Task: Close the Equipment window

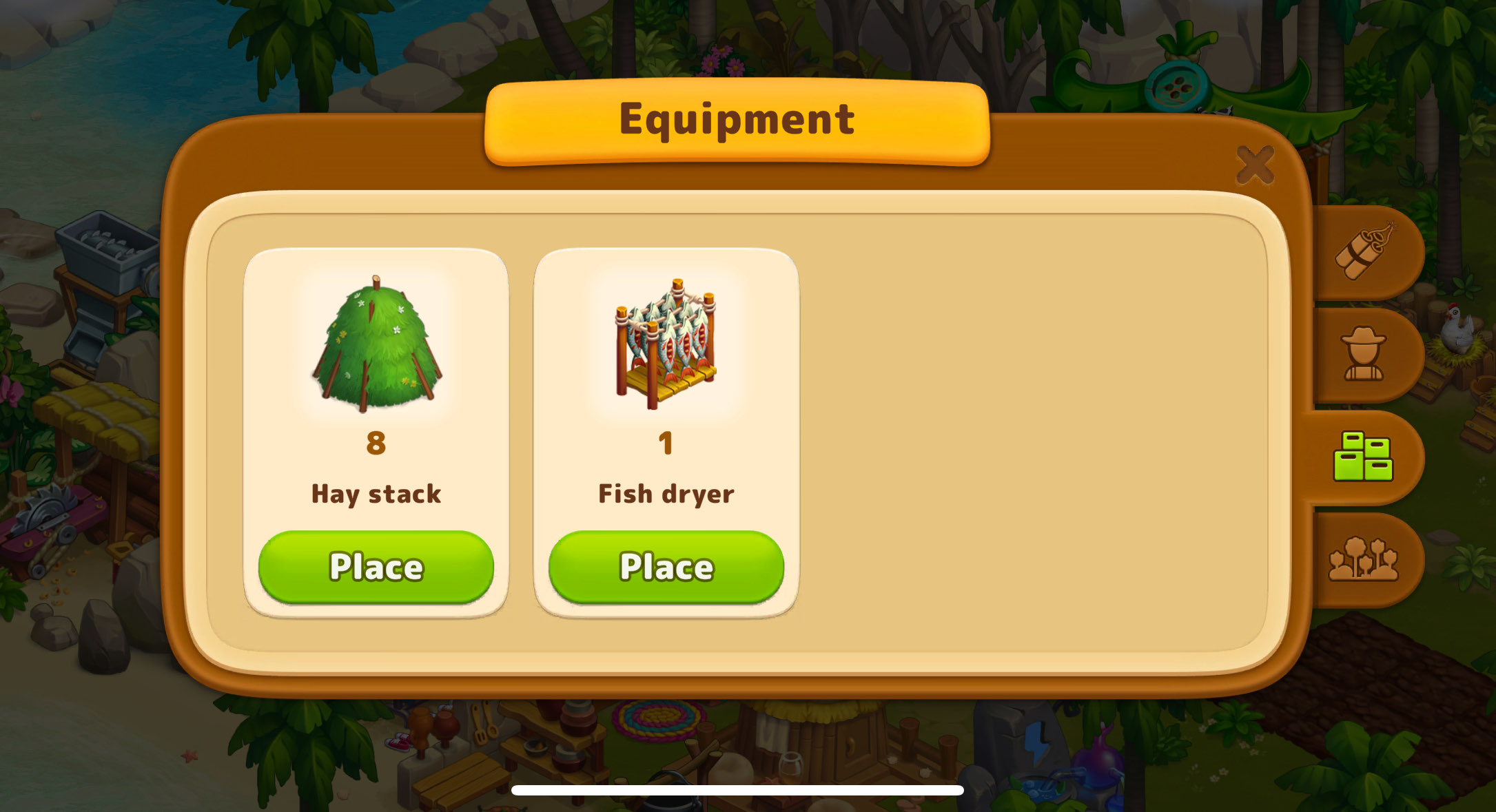Action: pos(1254,165)
